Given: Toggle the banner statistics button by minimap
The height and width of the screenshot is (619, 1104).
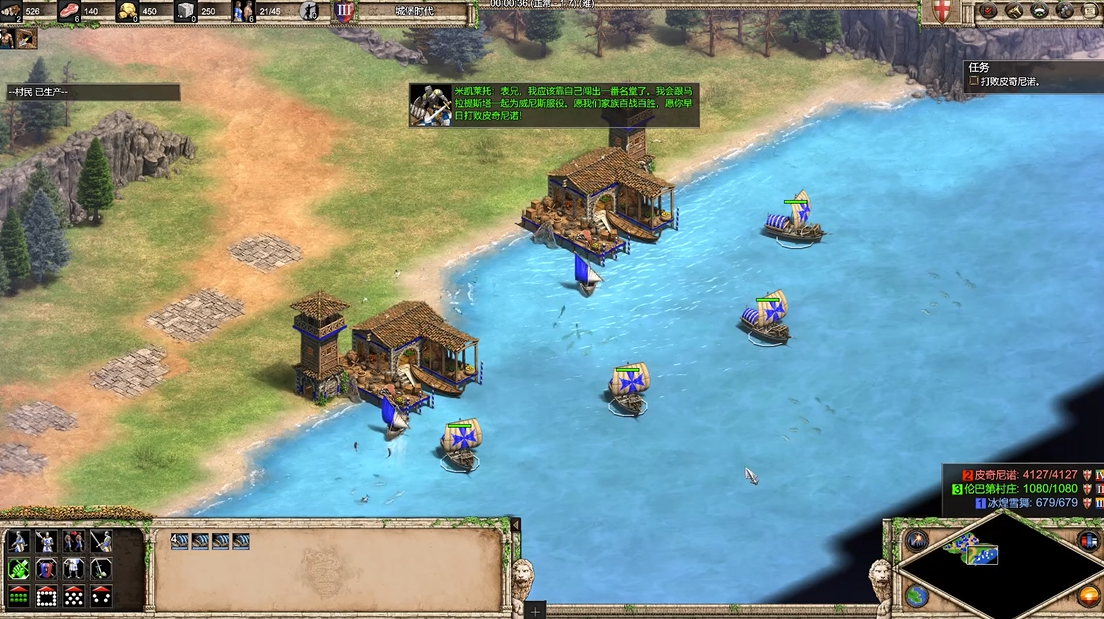Looking at the screenshot, I should click(x=1089, y=541).
